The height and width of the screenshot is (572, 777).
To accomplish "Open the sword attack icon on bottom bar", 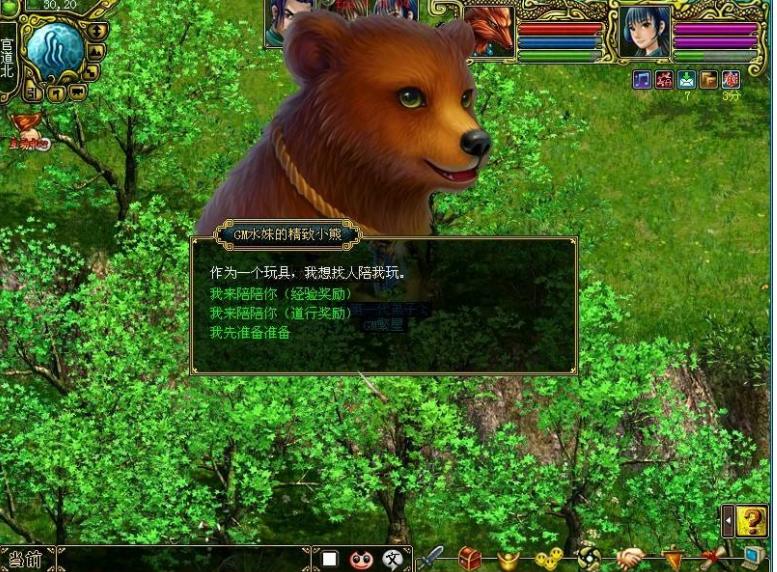I will pyautogui.click(x=431, y=558).
